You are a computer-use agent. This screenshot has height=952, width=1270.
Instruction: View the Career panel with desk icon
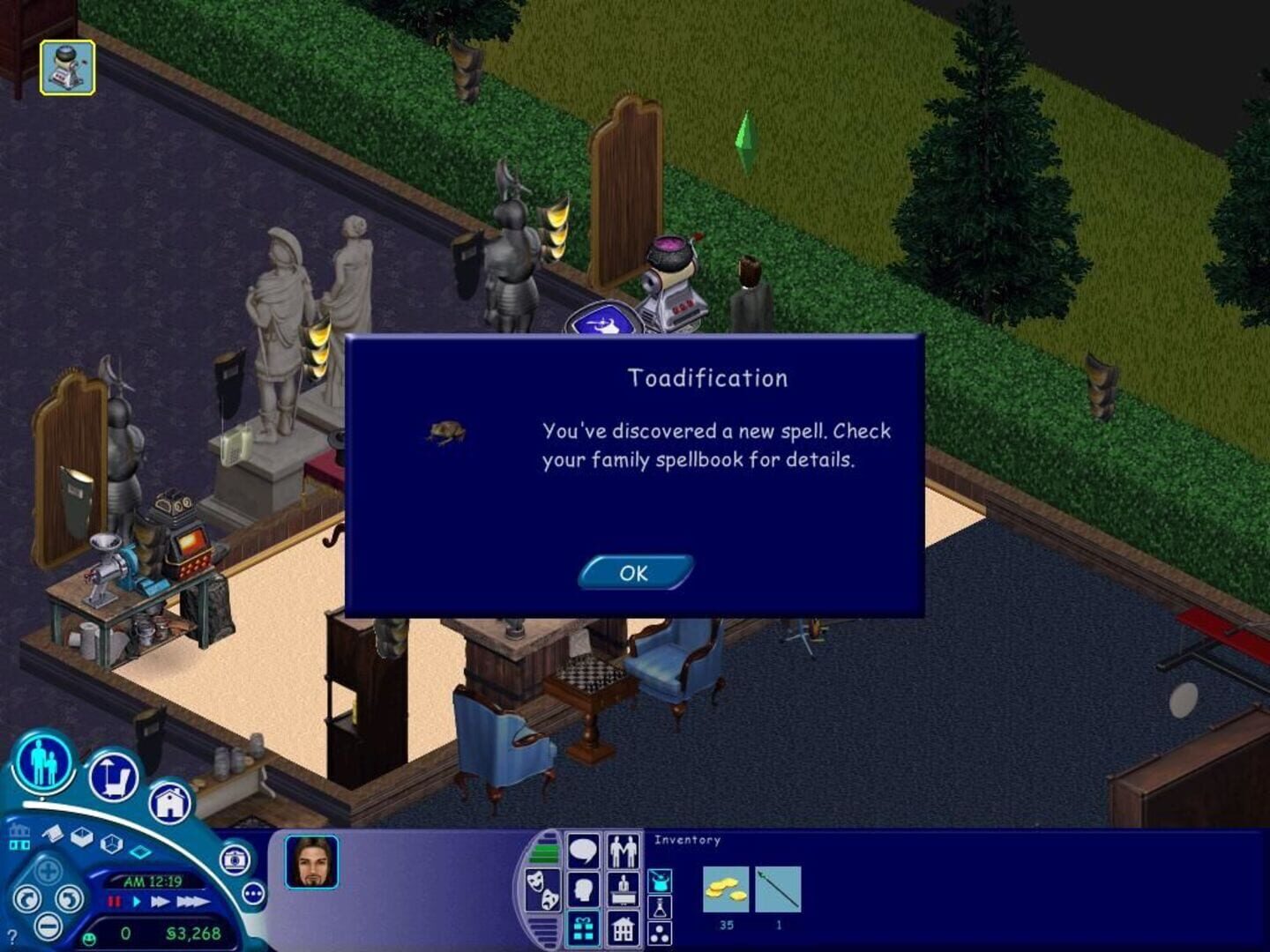pyautogui.click(x=624, y=889)
